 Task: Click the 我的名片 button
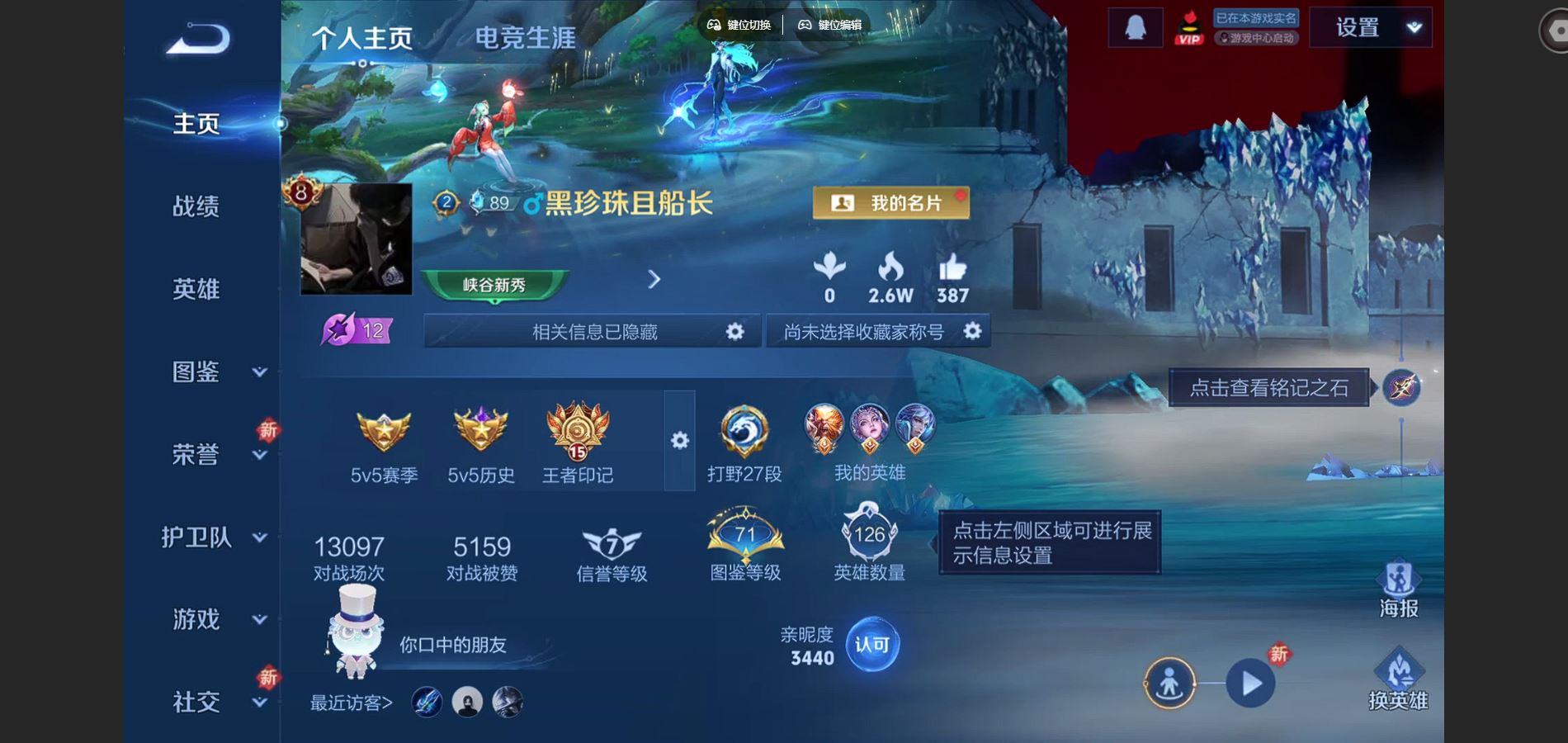click(892, 201)
